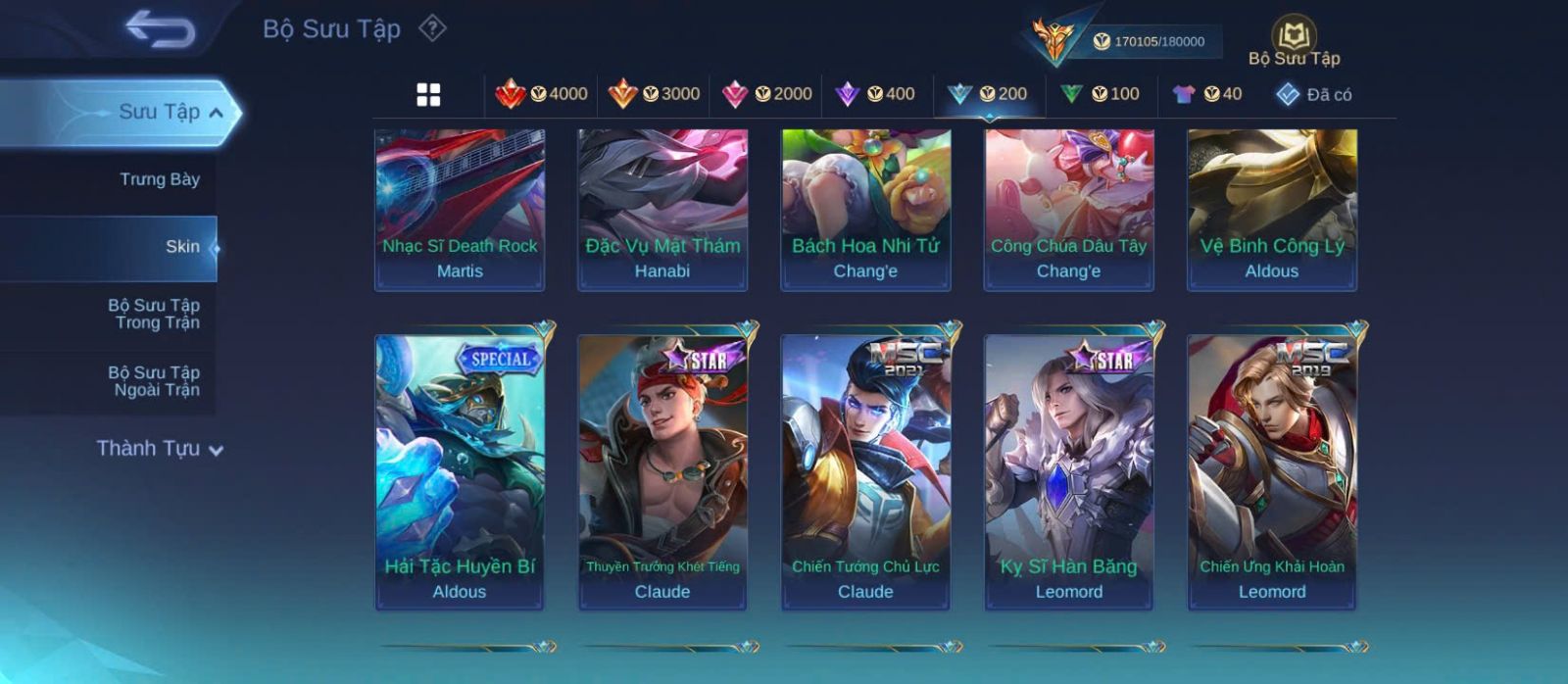Go back using the arrow button
This screenshot has width=1568, height=684.
(x=160, y=29)
